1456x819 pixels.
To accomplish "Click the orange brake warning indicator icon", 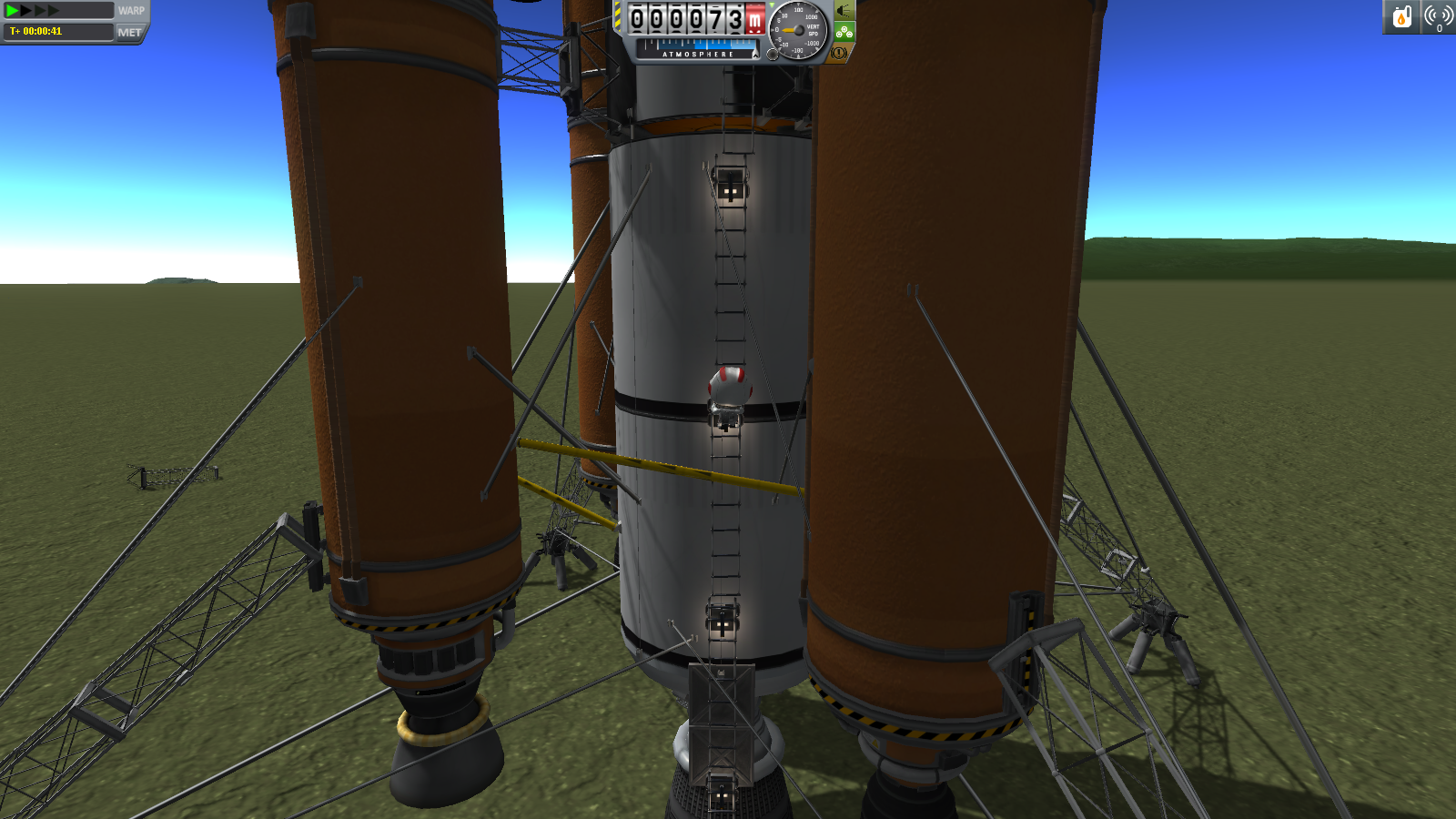I will (x=838, y=54).
